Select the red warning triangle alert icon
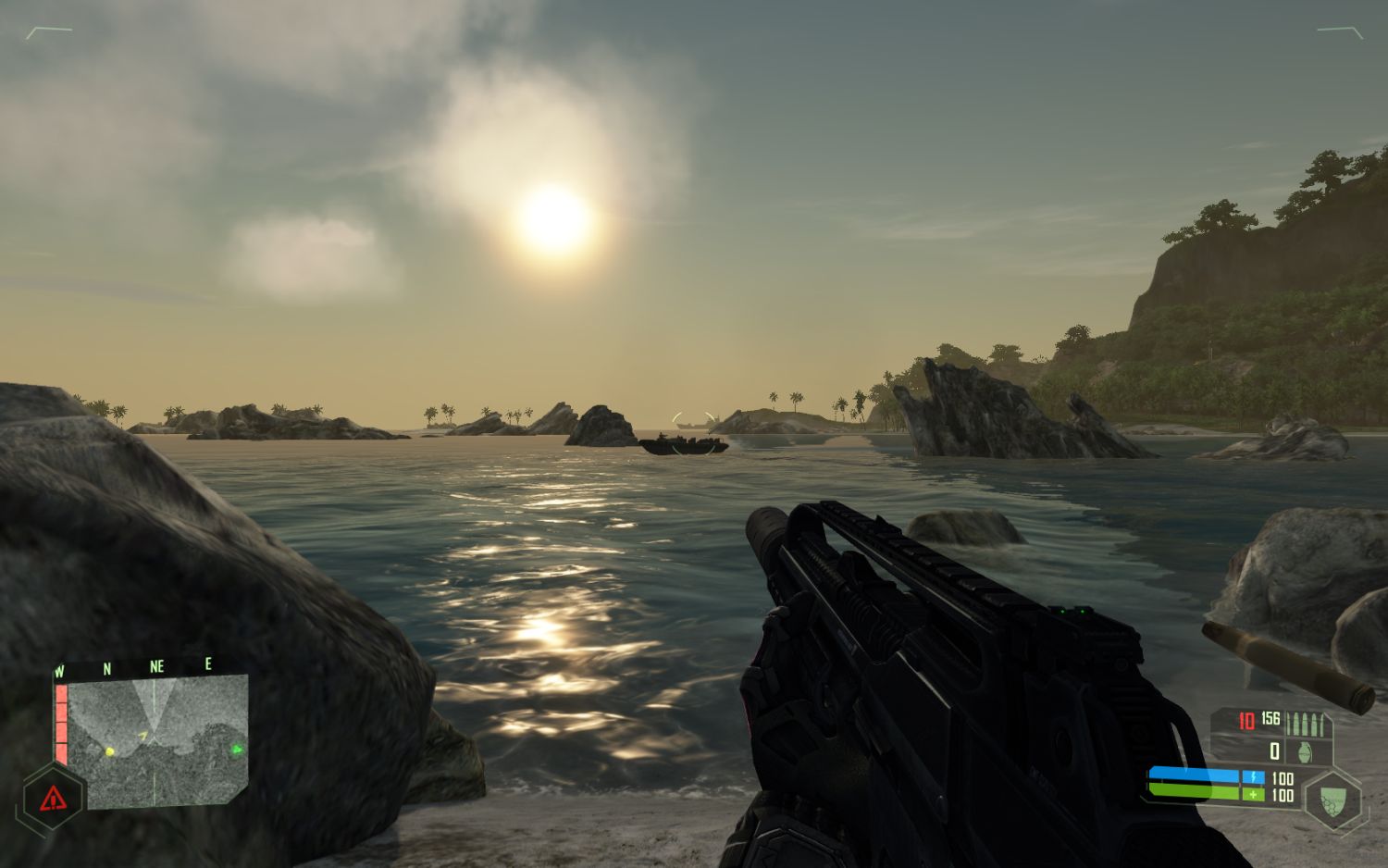The image size is (1388, 868). point(54,795)
